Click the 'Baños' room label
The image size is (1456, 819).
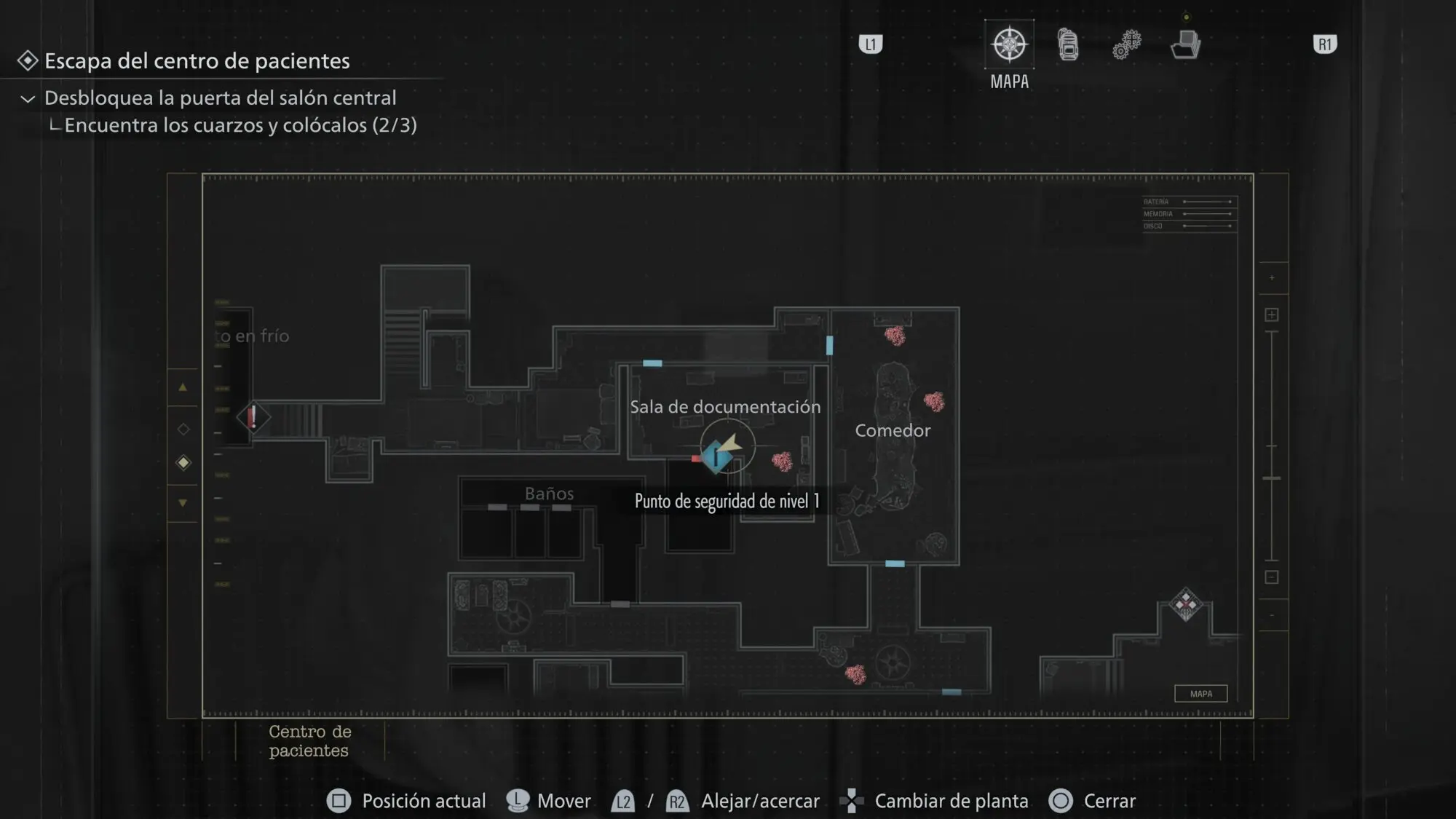[550, 494]
